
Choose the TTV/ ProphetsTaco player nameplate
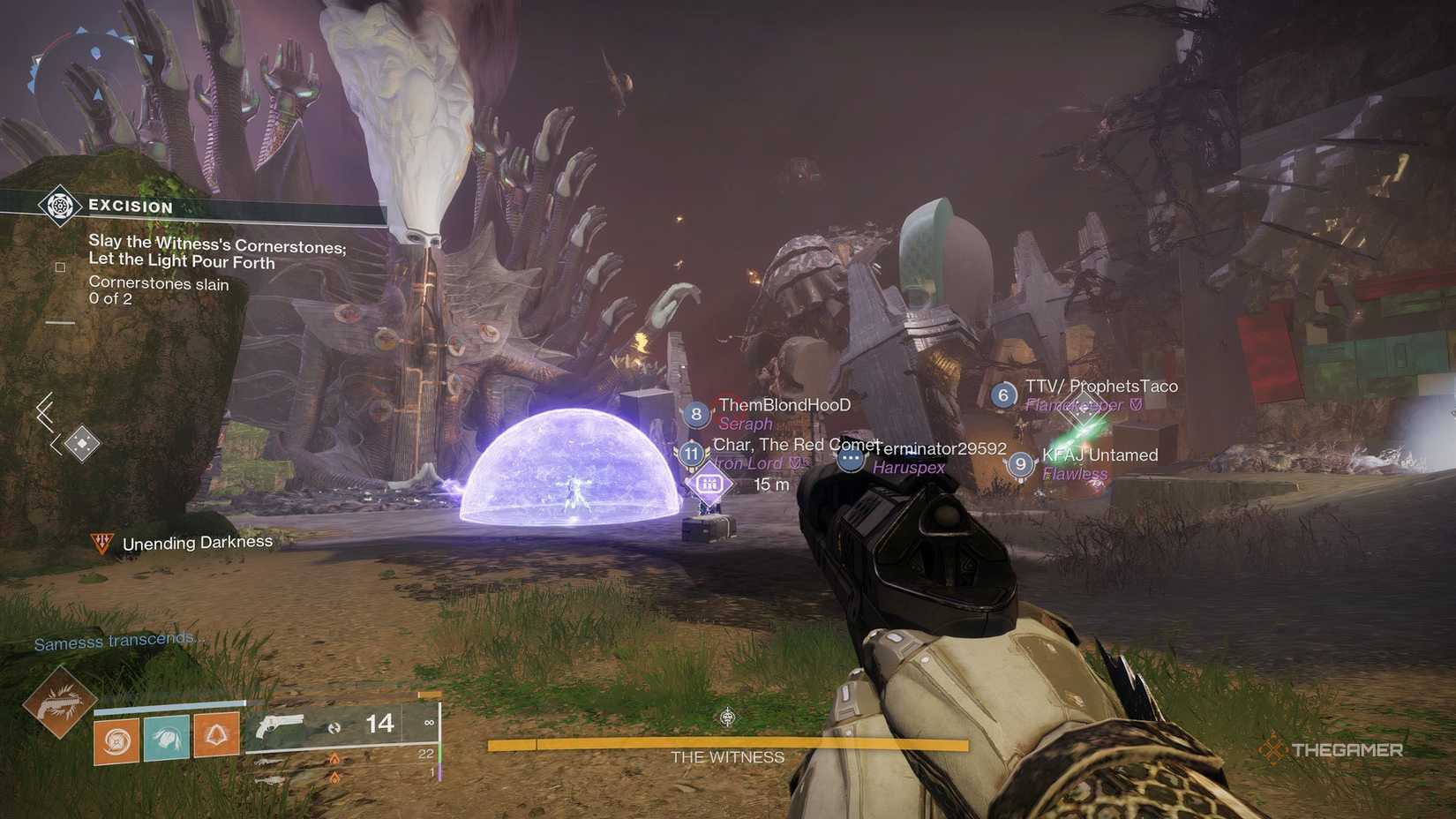pos(1100,387)
